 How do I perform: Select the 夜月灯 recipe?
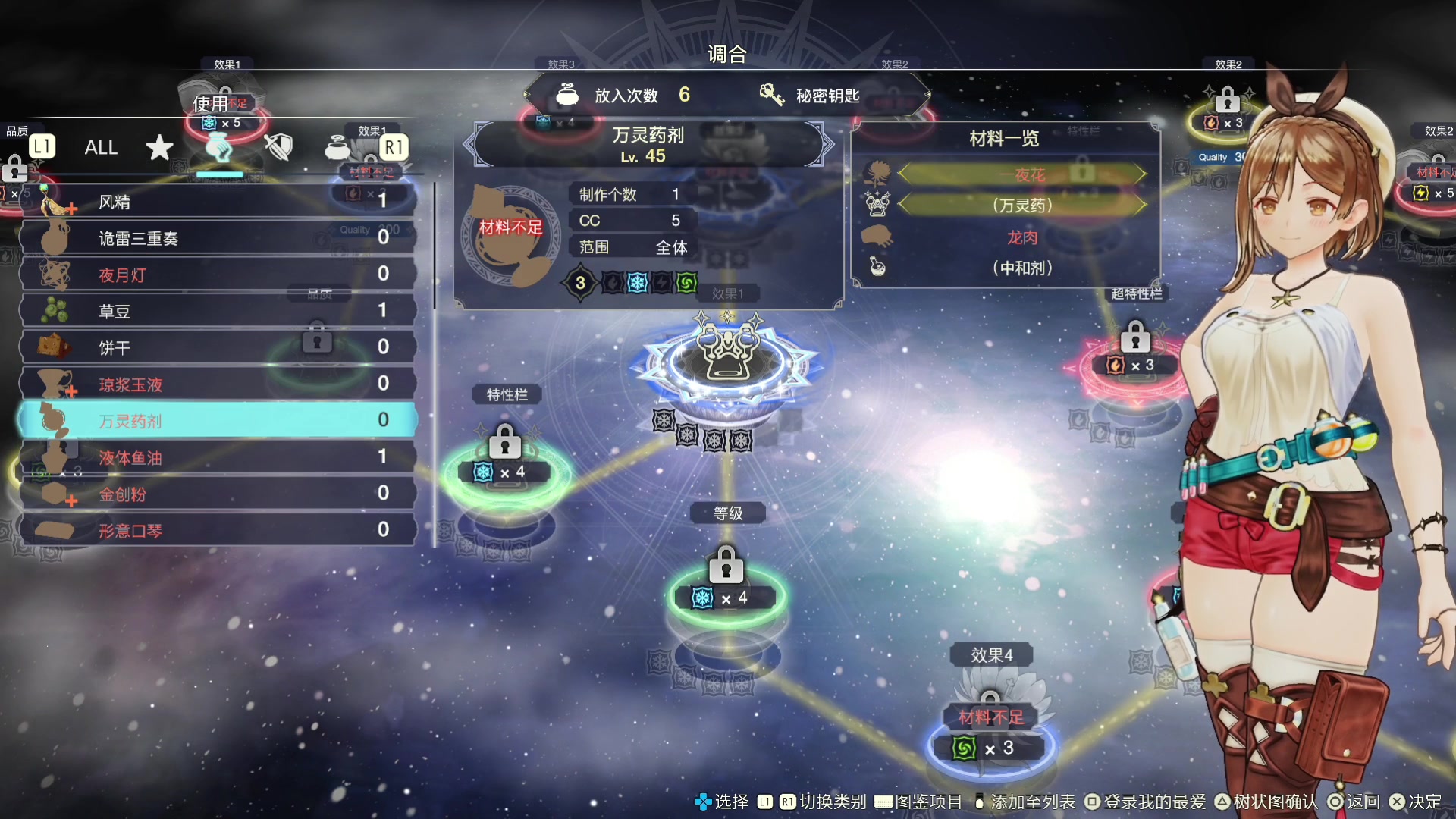pos(218,275)
